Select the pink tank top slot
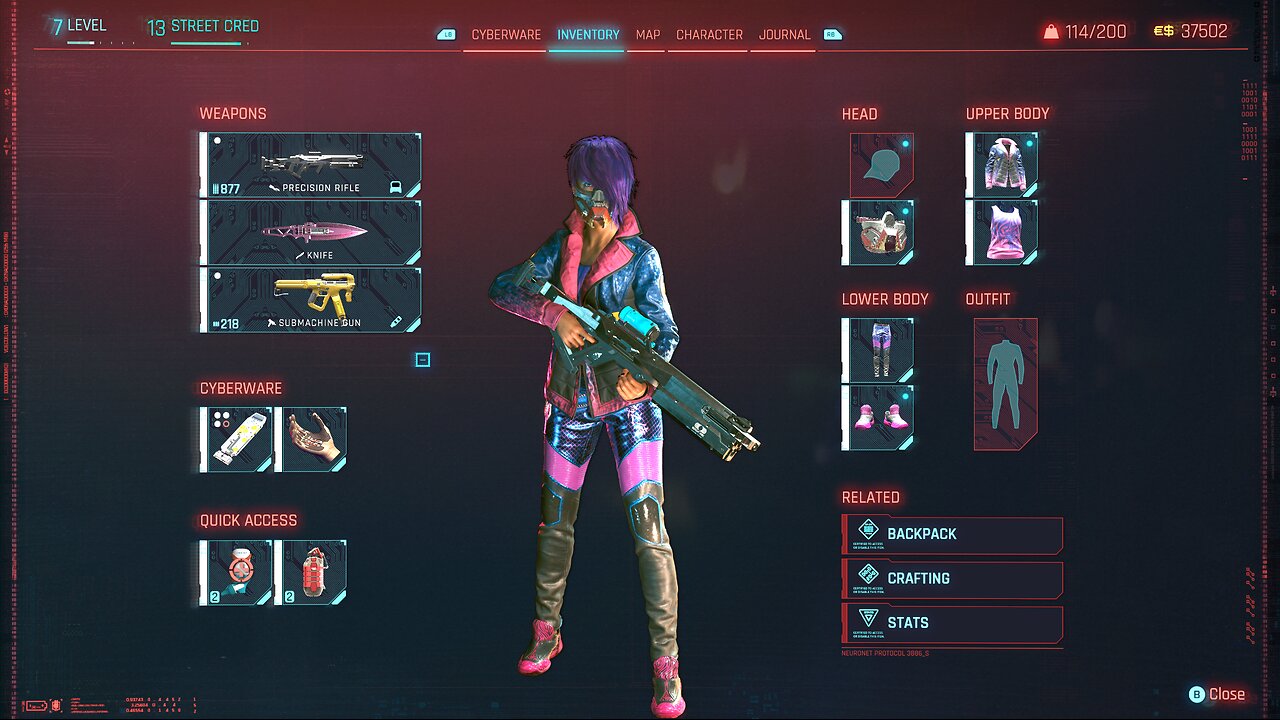 [1002, 232]
